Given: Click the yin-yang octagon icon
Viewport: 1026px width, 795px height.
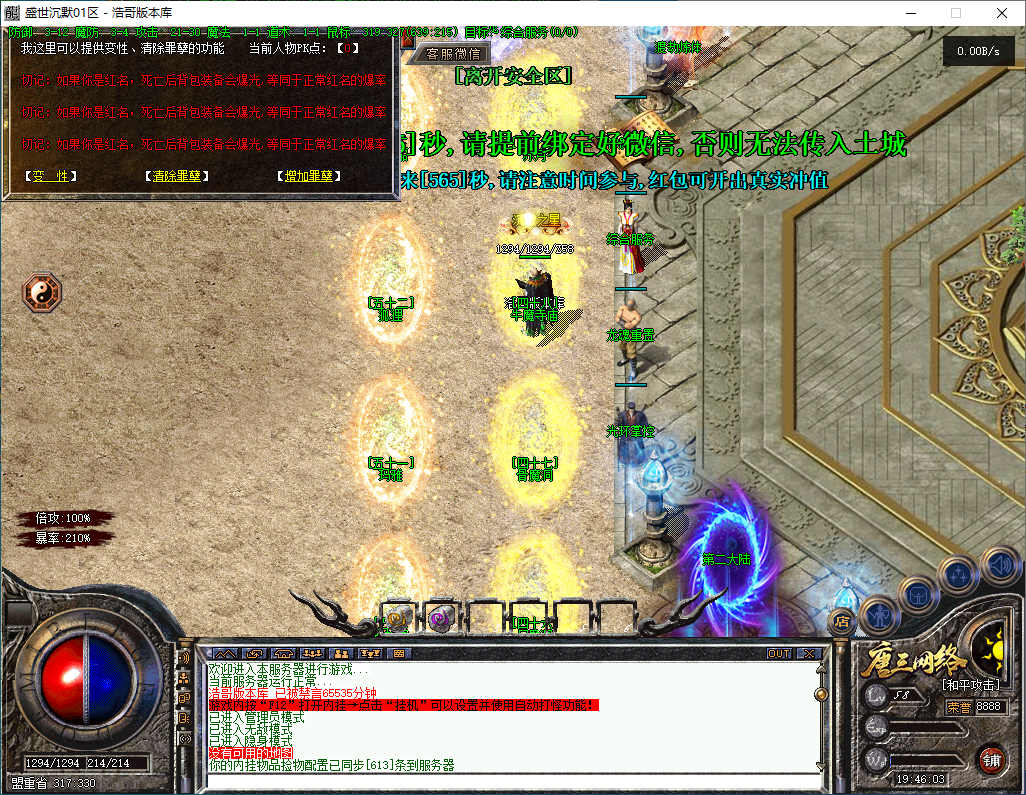Looking at the screenshot, I should tap(42, 293).
